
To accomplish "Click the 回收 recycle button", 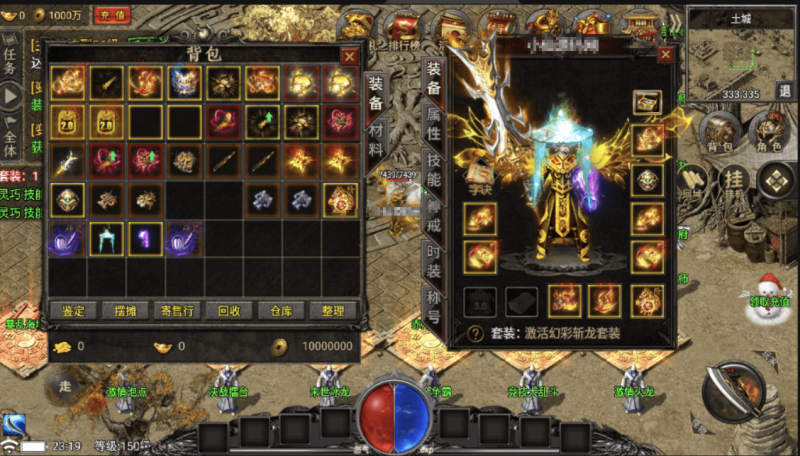I will point(229,310).
